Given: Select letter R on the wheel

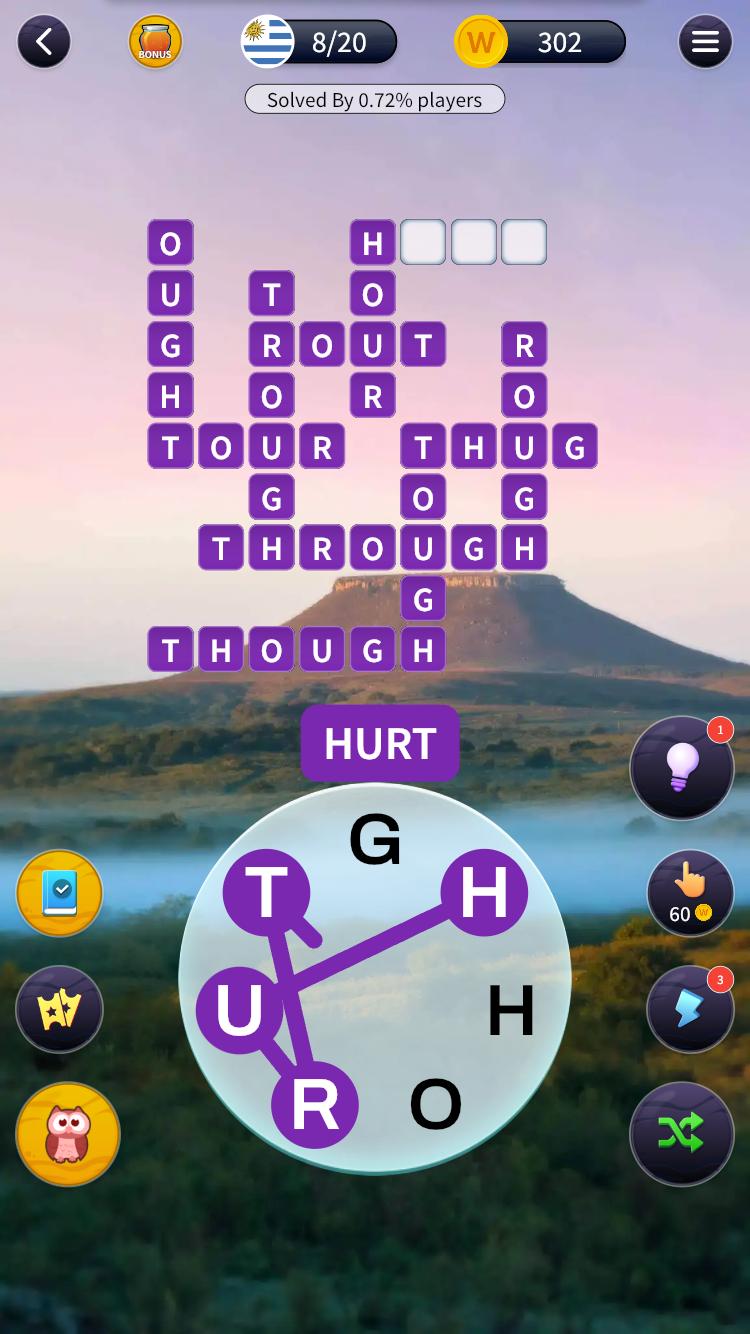Looking at the screenshot, I should (x=315, y=1104).
